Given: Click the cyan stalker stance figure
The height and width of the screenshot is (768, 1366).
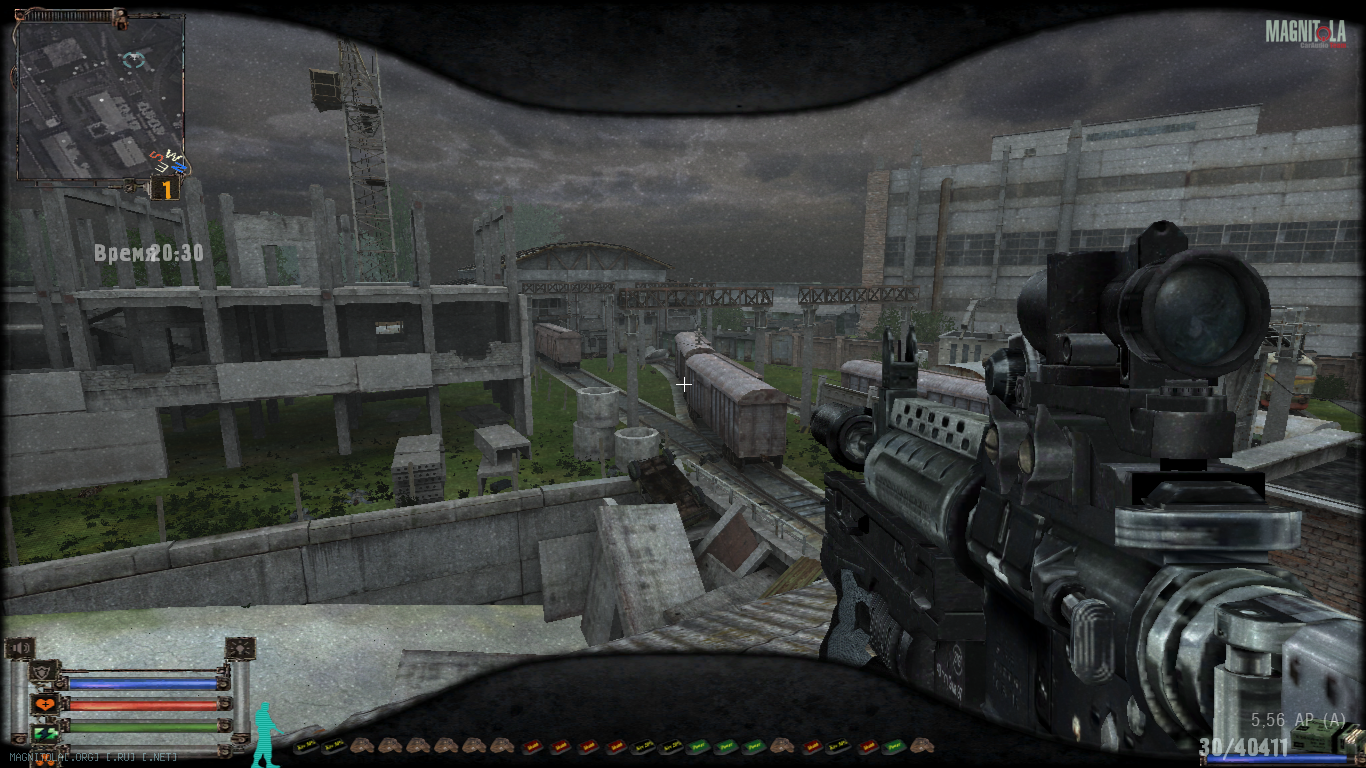Looking at the screenshot, I should click(x=265, y=735).
